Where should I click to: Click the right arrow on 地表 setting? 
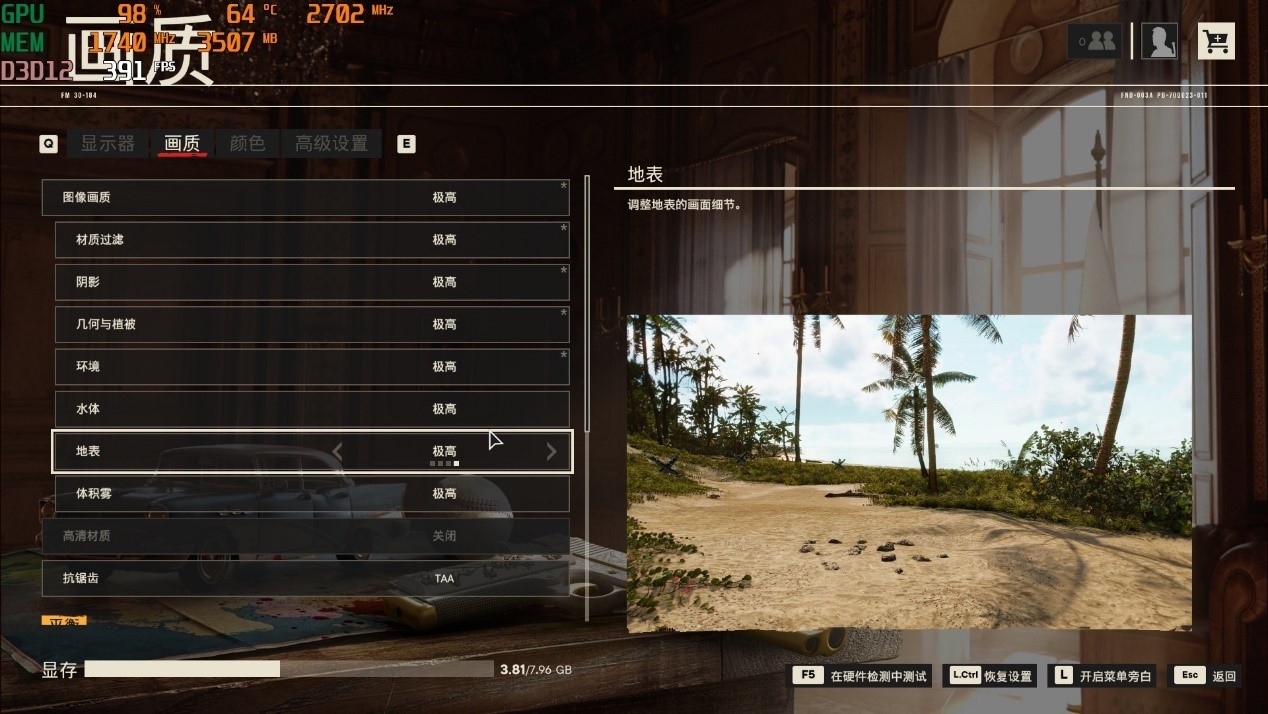[x=551, y=452]
